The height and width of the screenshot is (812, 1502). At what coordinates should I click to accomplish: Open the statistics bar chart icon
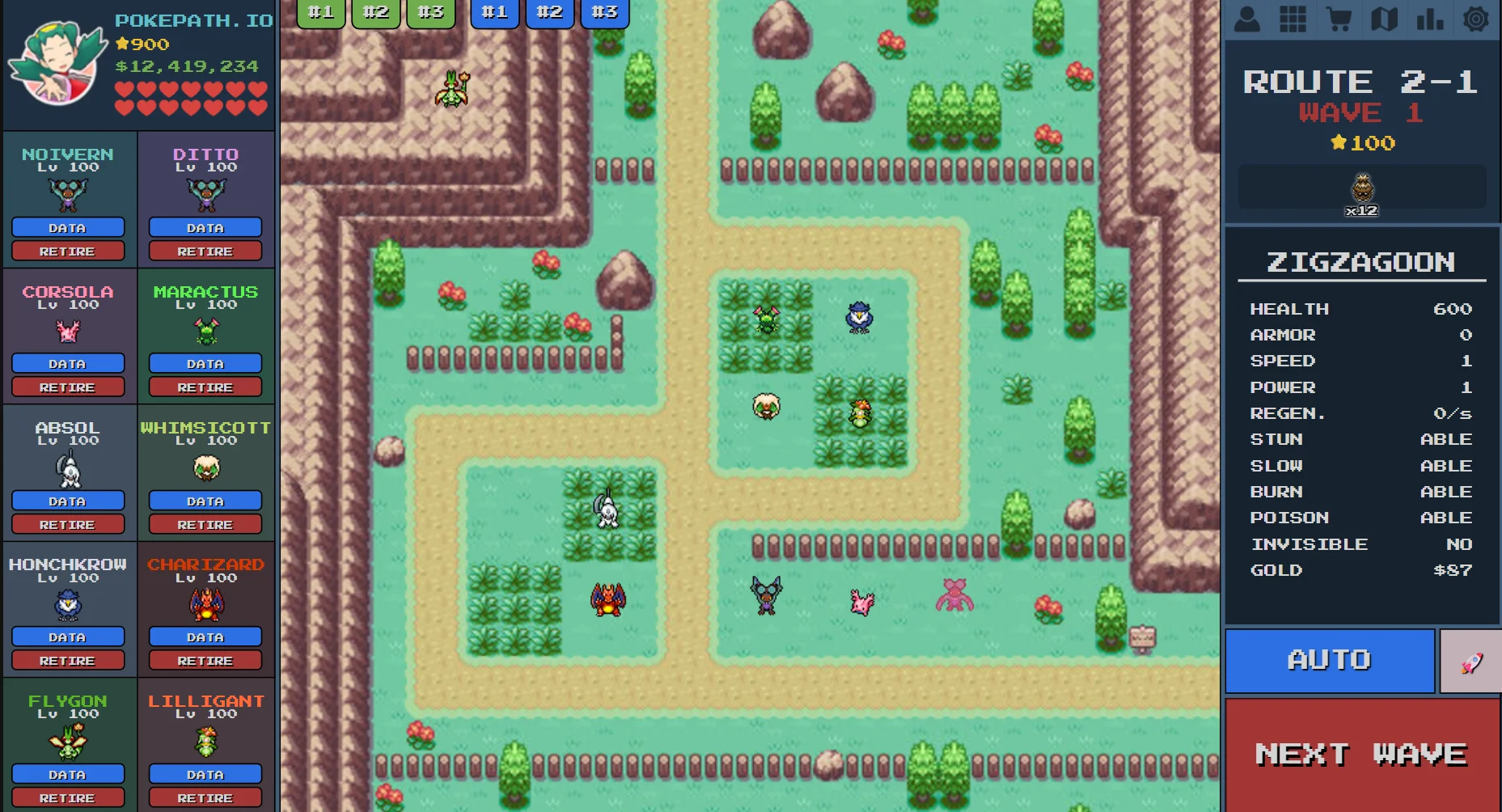[1431, 19]
